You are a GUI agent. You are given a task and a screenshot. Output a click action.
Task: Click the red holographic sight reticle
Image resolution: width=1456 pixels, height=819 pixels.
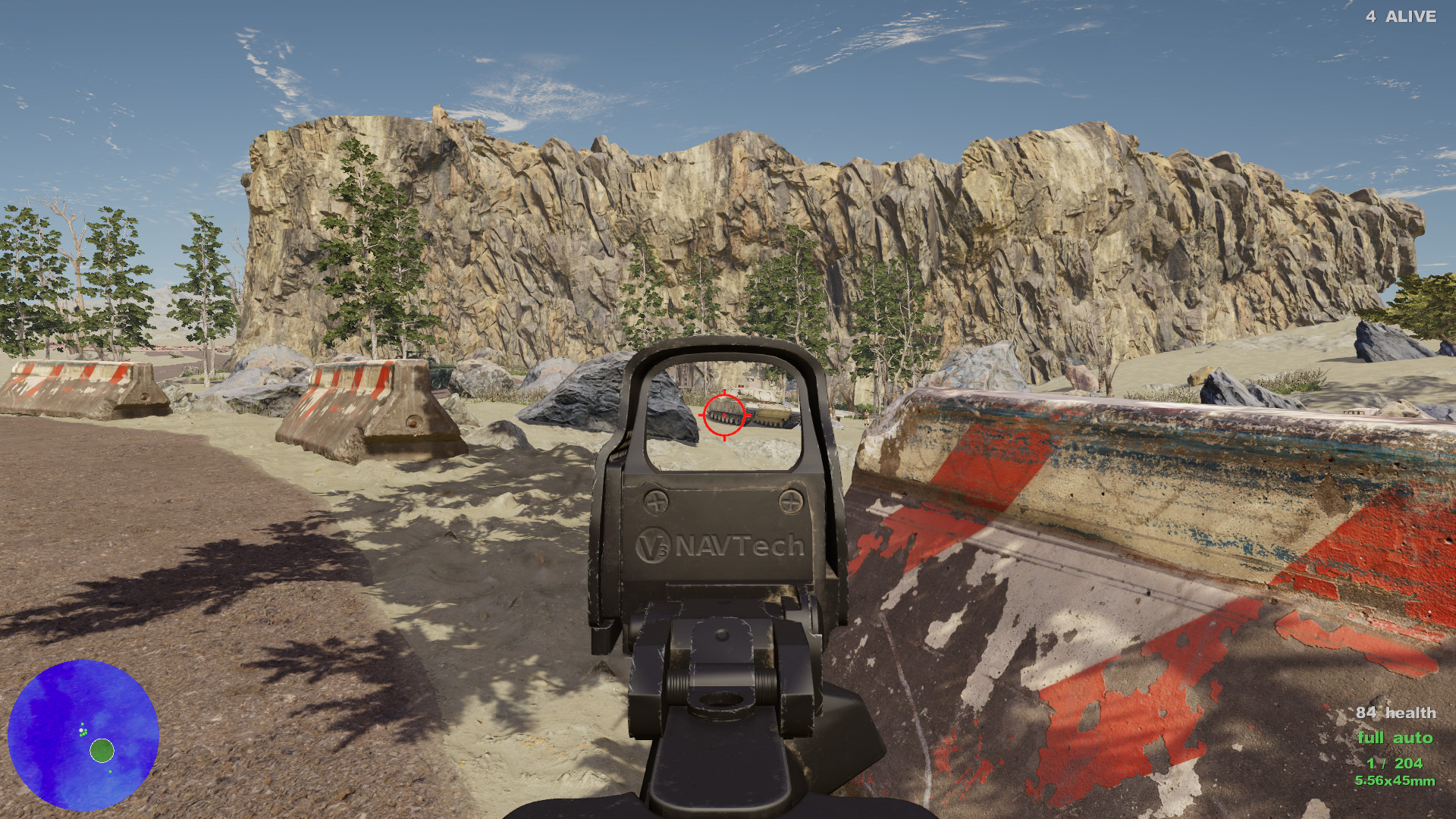tap(723, 416)
